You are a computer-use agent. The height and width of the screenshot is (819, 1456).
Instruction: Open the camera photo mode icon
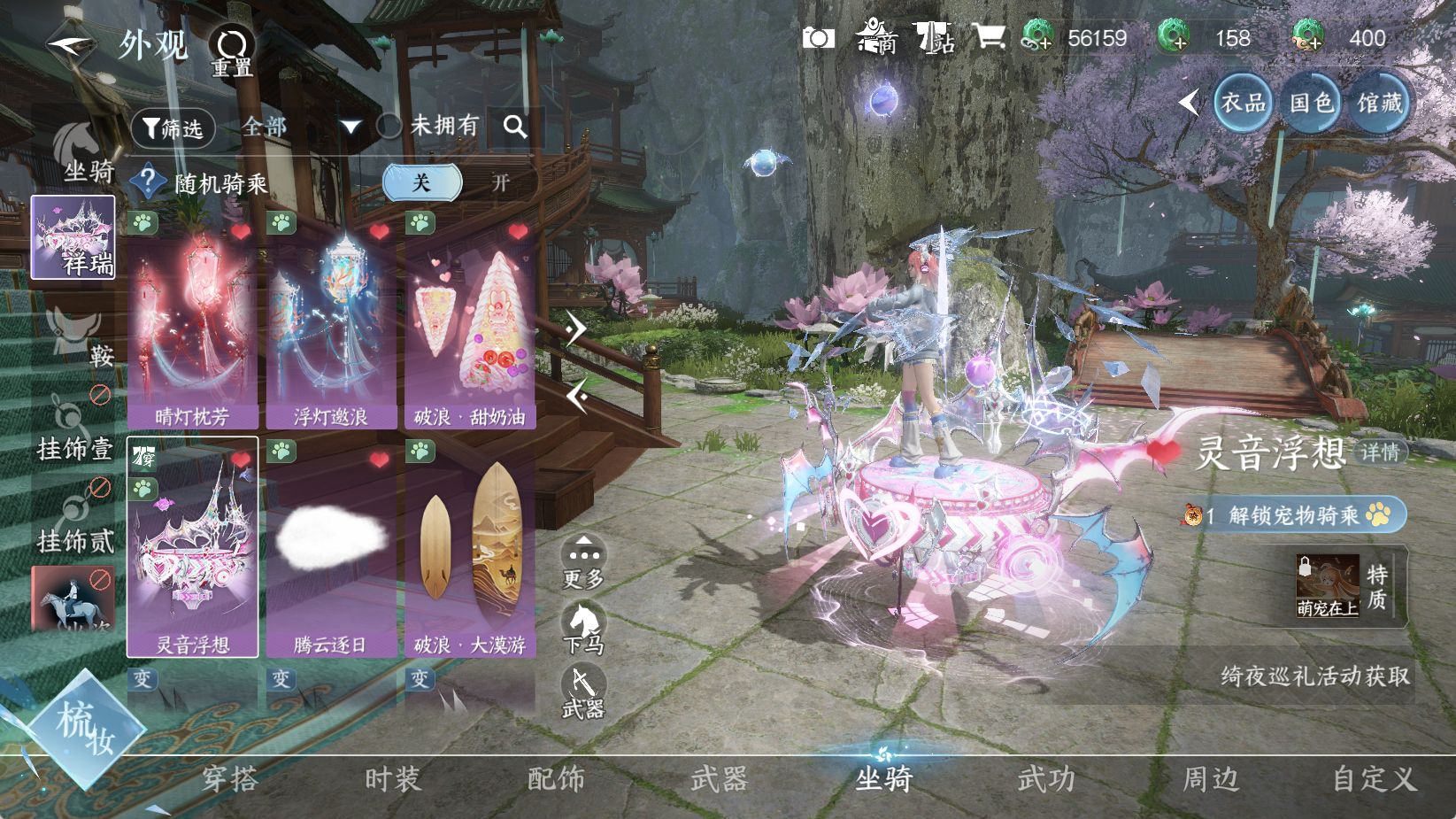click(818, 38)
